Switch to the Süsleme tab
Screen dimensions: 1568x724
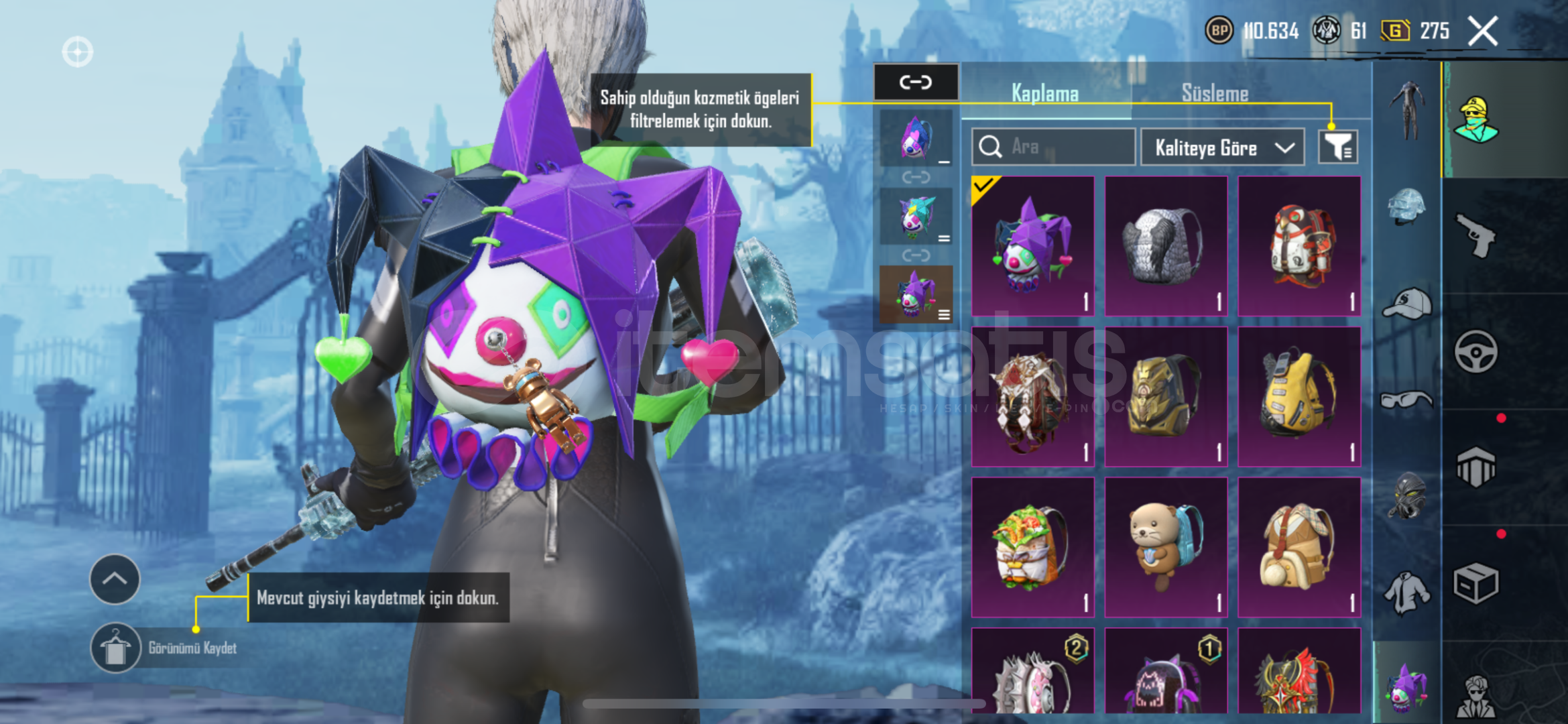click(x=1215, y=93)
